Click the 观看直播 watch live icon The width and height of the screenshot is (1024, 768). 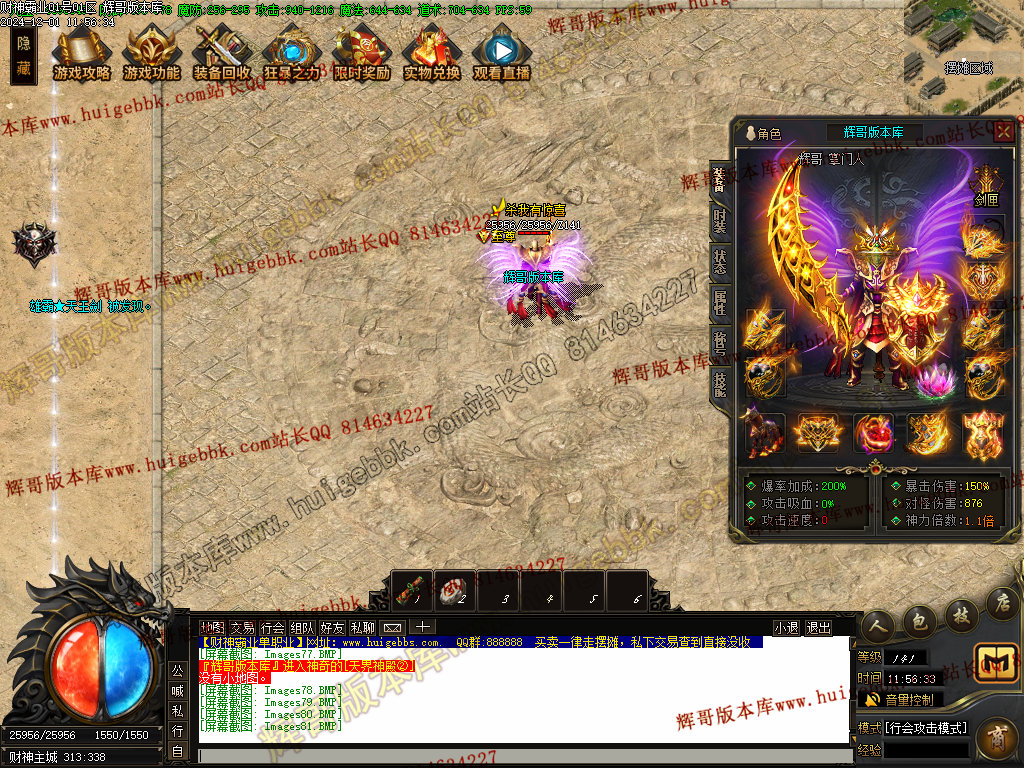coord(502,54)
